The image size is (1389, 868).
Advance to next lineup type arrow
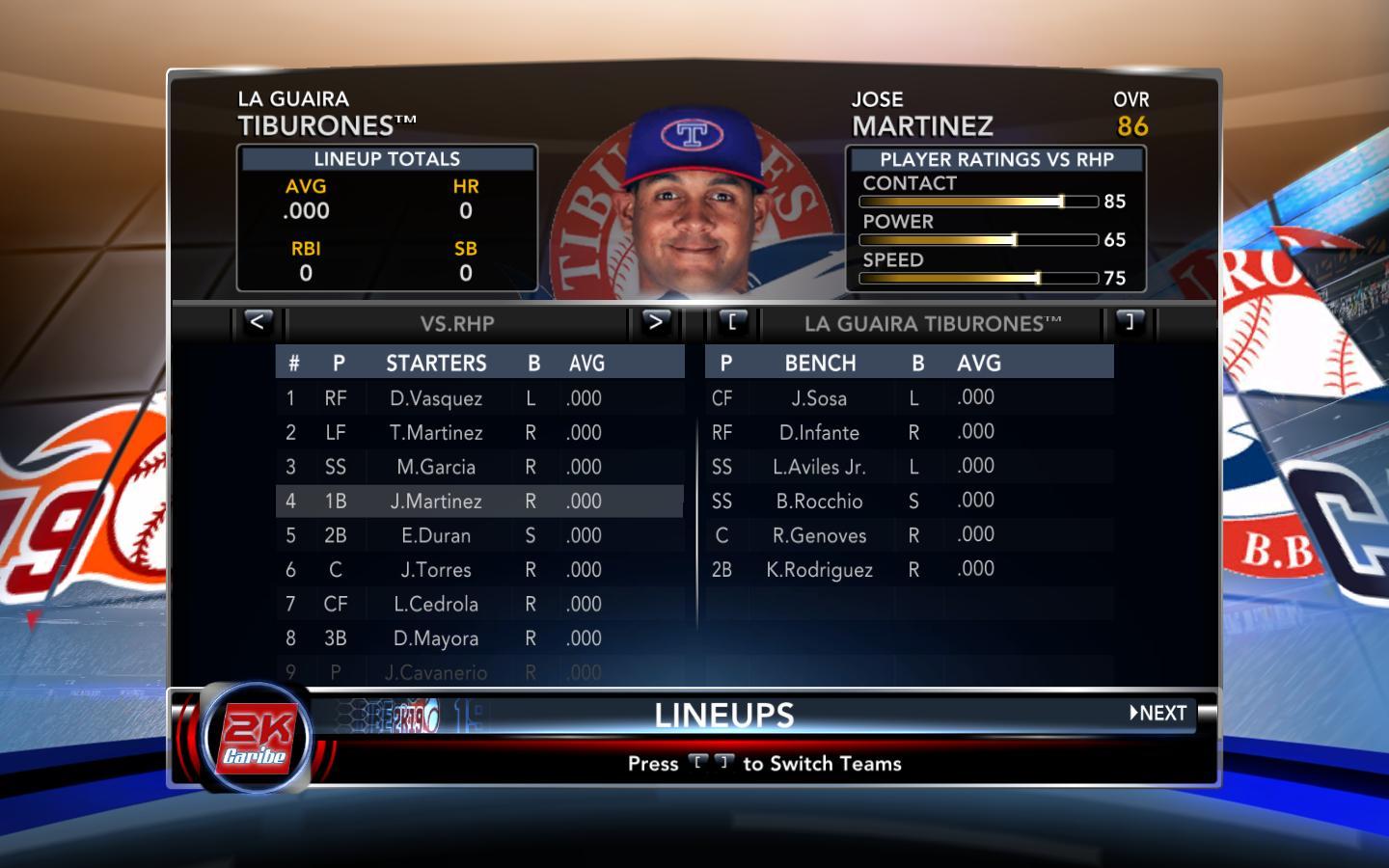[x=655, y=322]
